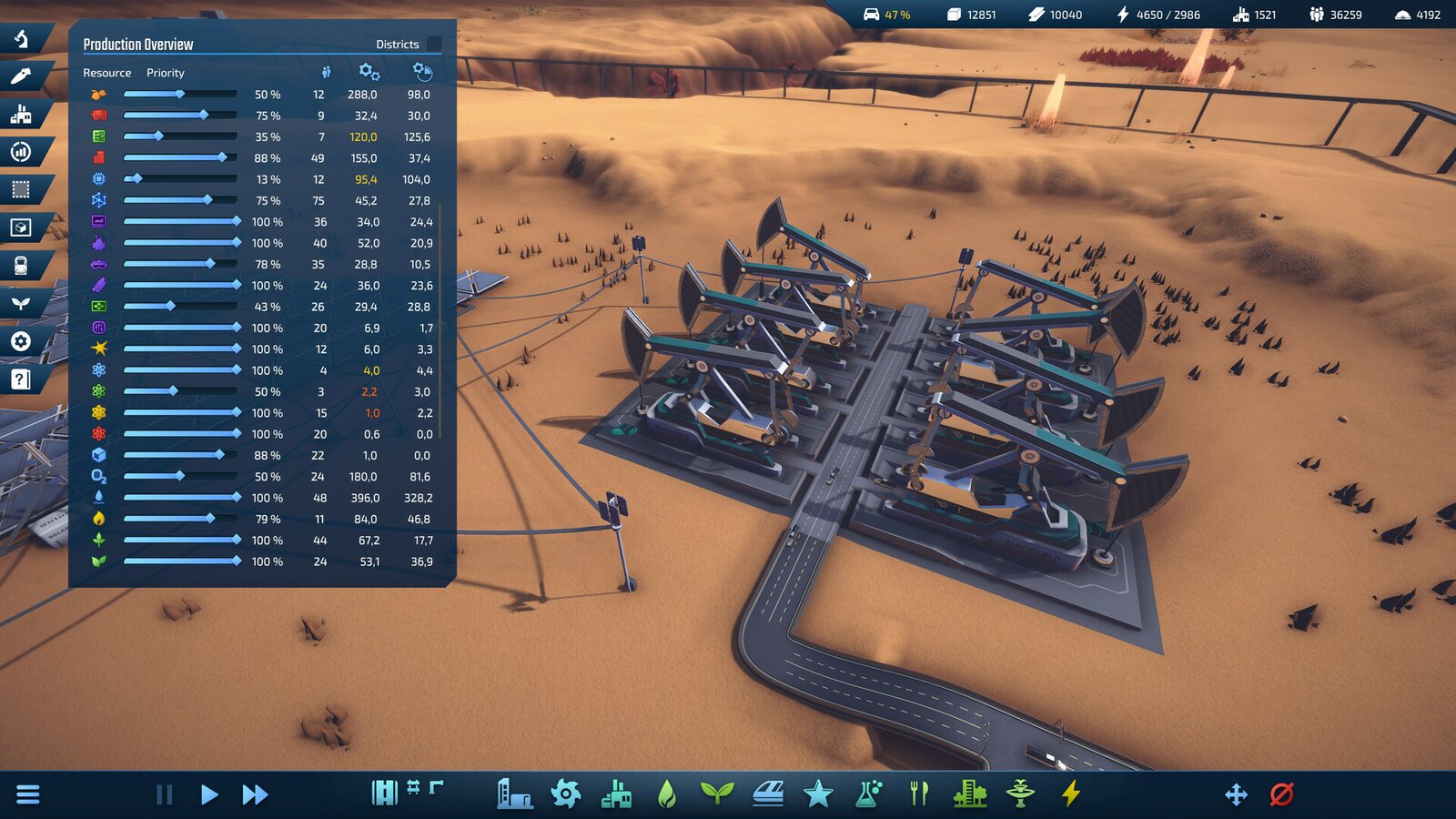The image size is (1456, 819).
Task: Adjust the oxygen O2 priority slider
Action: (x=180, y=476)
